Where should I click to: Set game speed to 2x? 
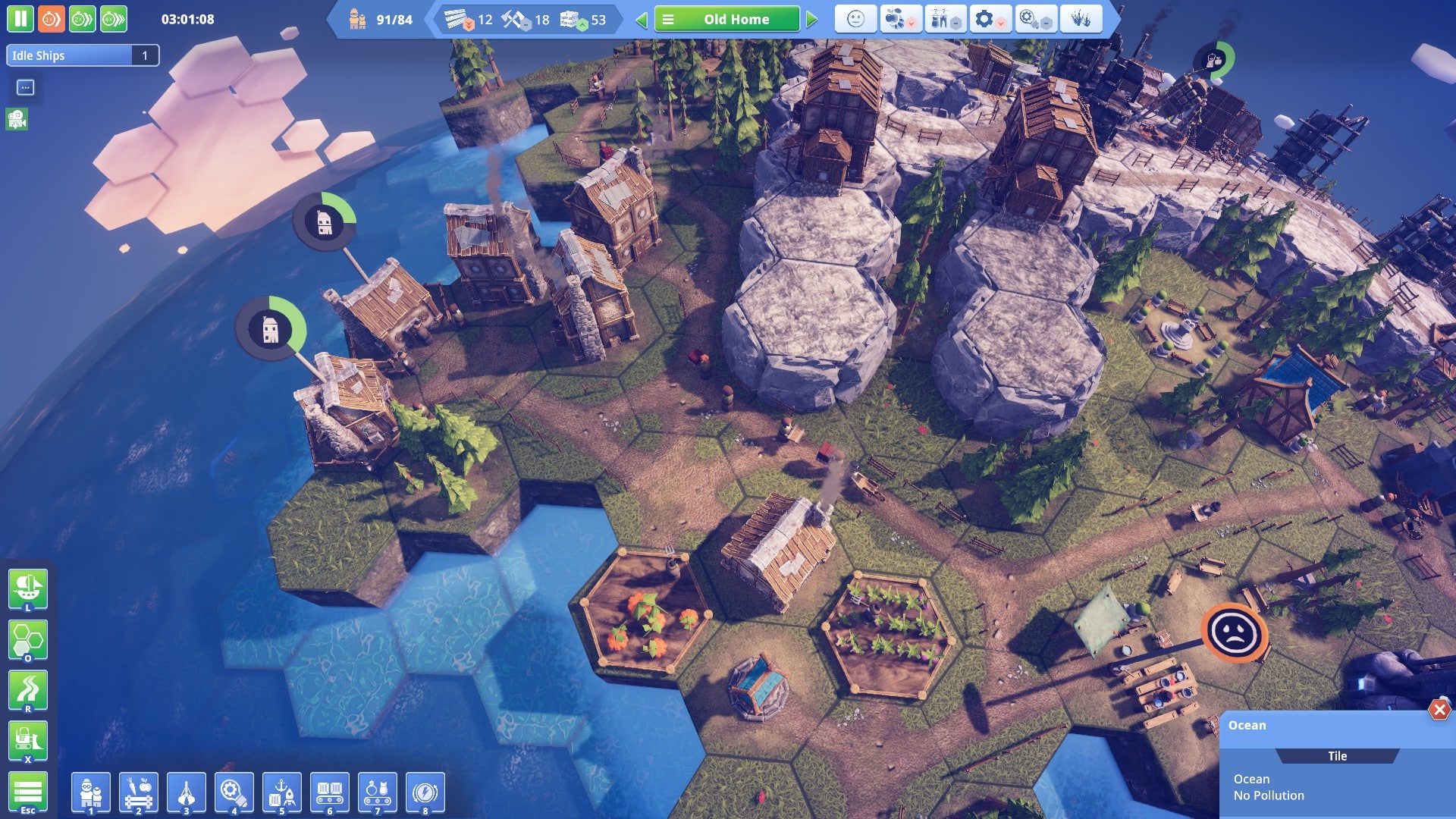pos(82,19)
